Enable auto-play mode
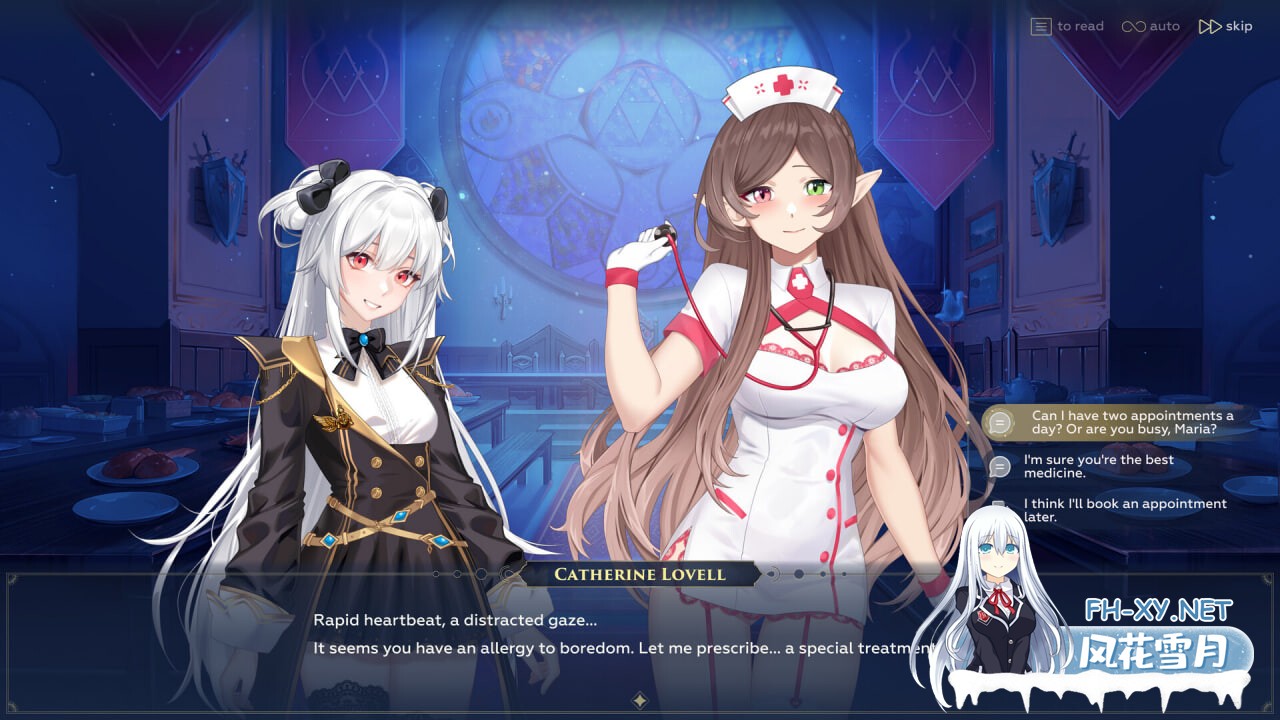 (x=1150, y=26)
